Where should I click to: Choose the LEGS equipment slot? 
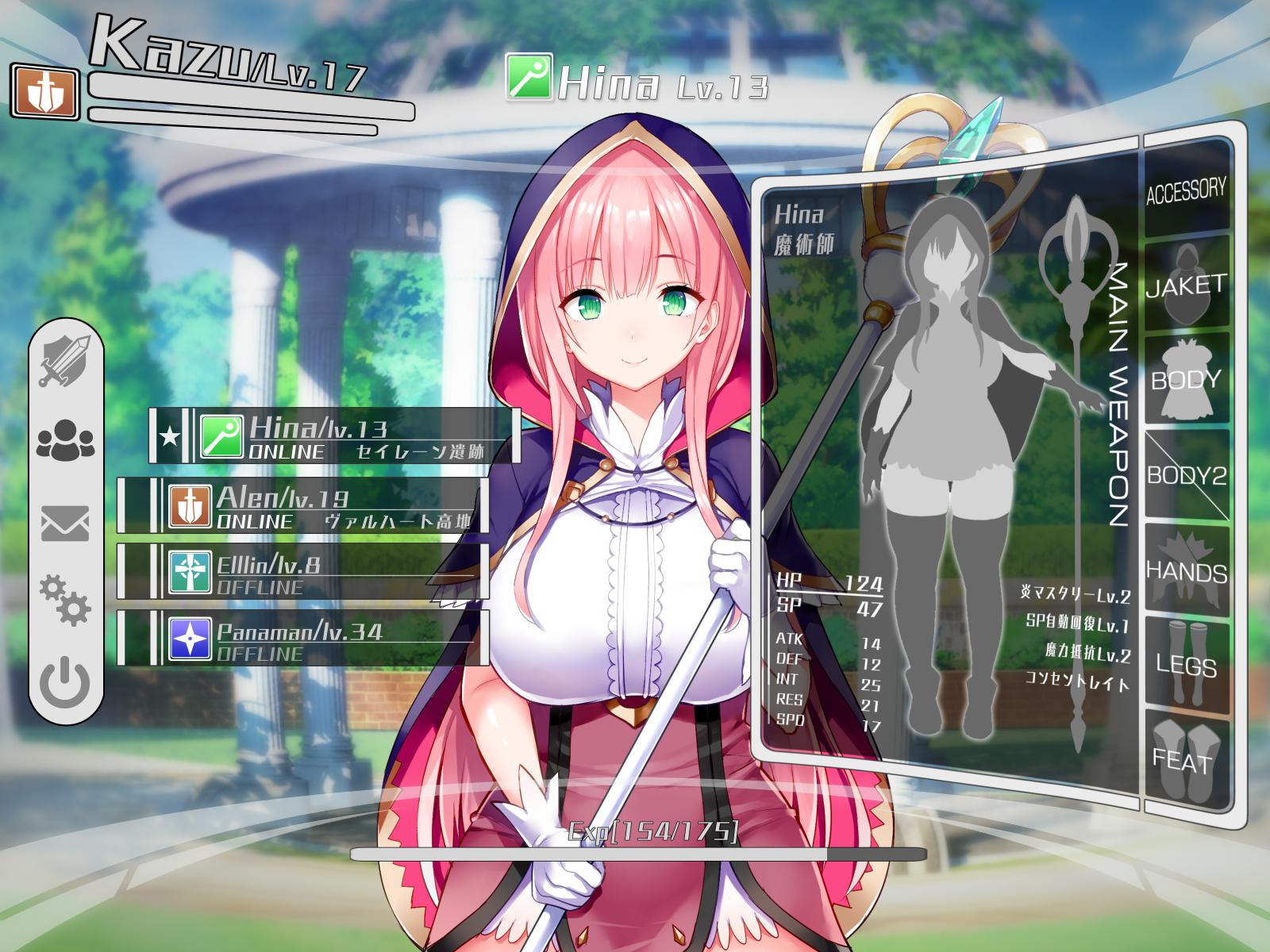1186,665
